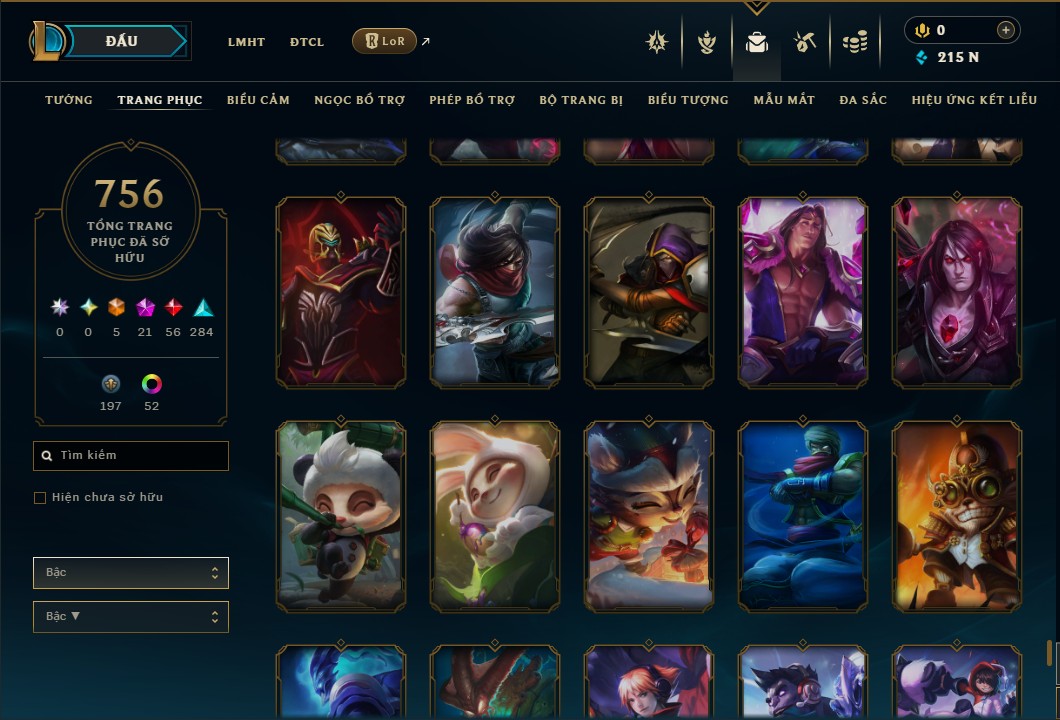
Task: Select the Panda Teemo skin card
Action: click(341, 515)
